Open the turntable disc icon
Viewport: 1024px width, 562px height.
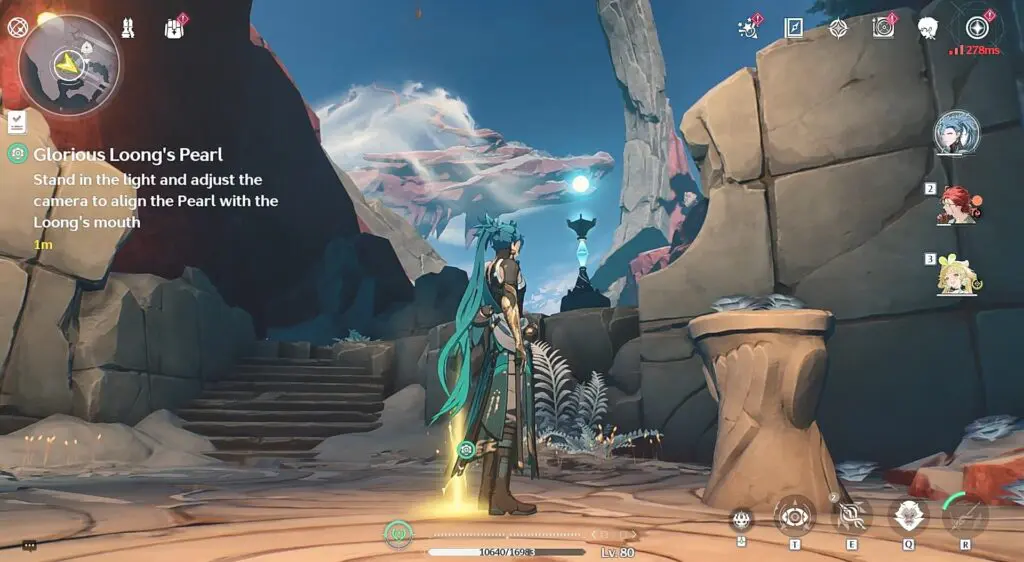(883, 28)
